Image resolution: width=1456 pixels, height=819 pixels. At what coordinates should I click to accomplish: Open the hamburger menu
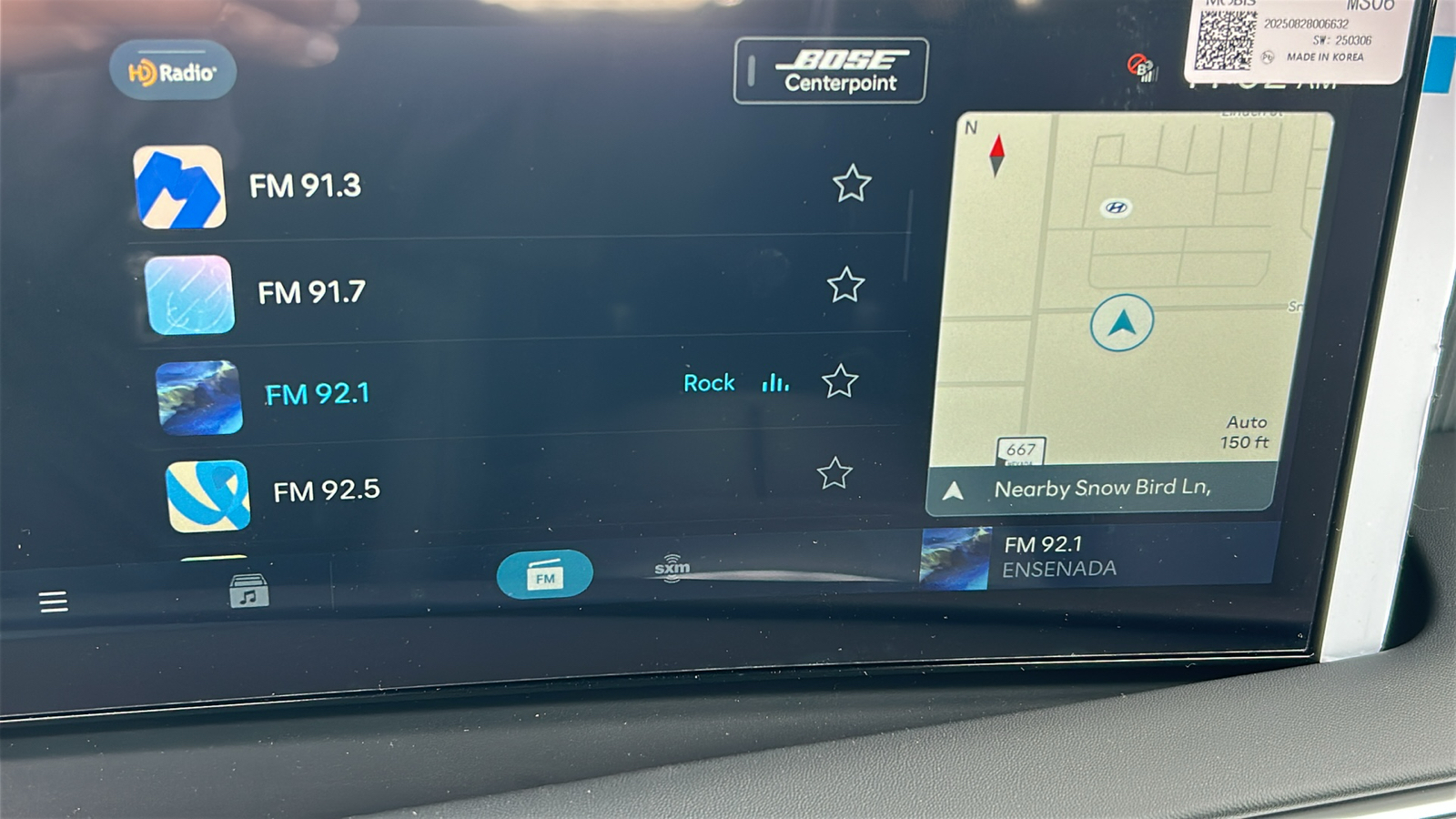click(x=54, y=602)
